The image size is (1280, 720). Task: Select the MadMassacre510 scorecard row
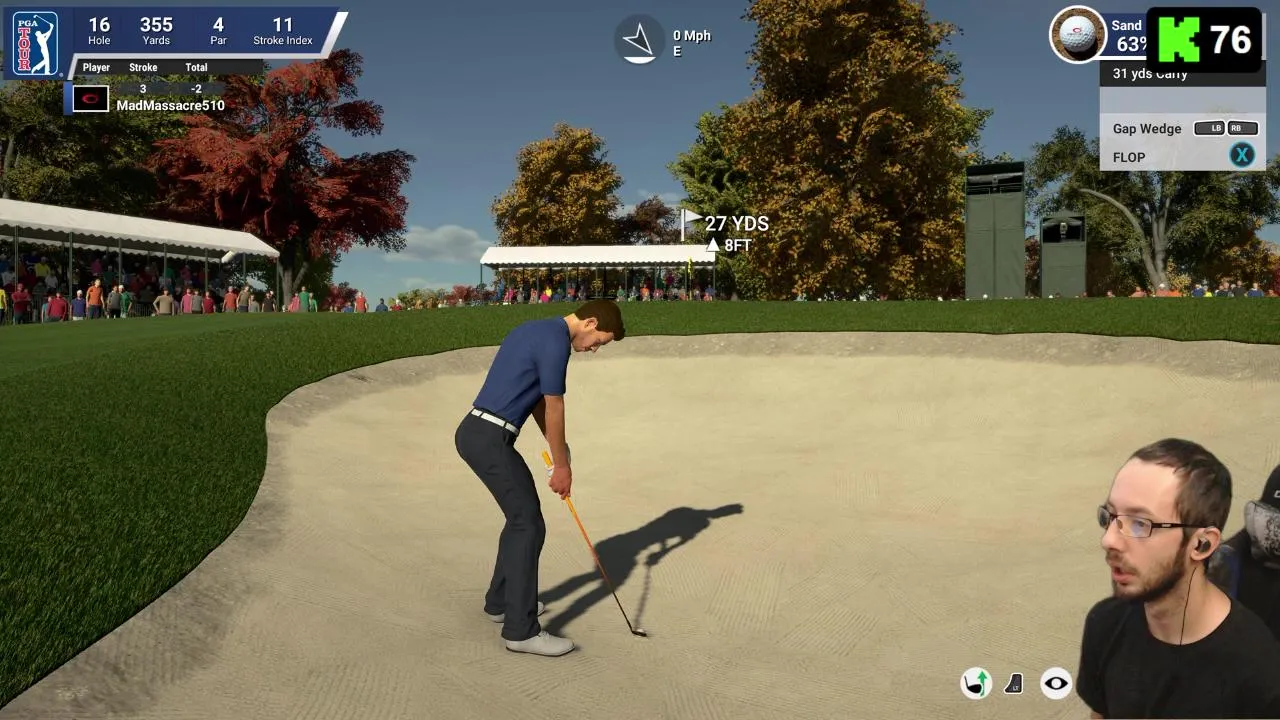[170, 105]
